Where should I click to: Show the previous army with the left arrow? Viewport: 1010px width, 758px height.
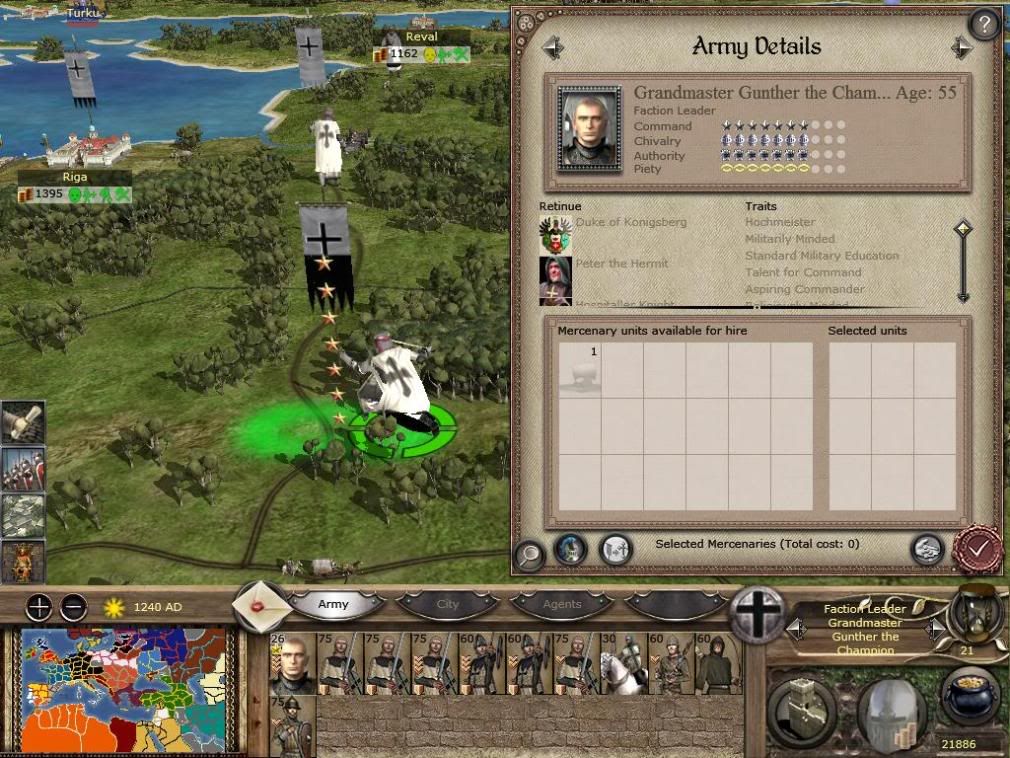pyautogui.click(x=553, y=47)
